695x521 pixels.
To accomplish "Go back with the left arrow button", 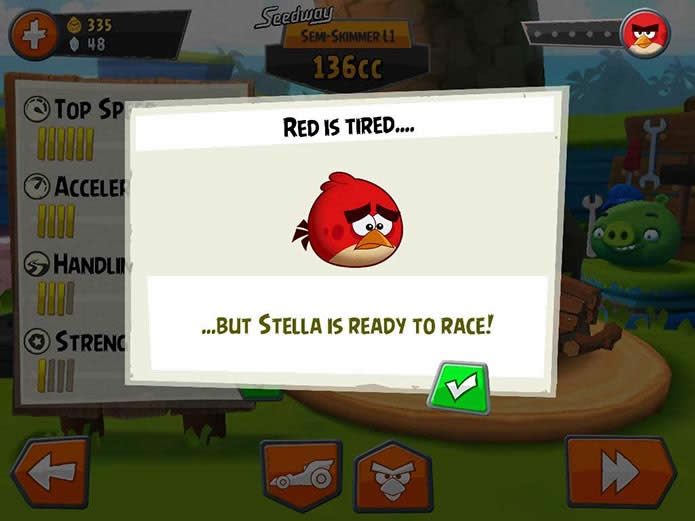I will click(50, 473).
